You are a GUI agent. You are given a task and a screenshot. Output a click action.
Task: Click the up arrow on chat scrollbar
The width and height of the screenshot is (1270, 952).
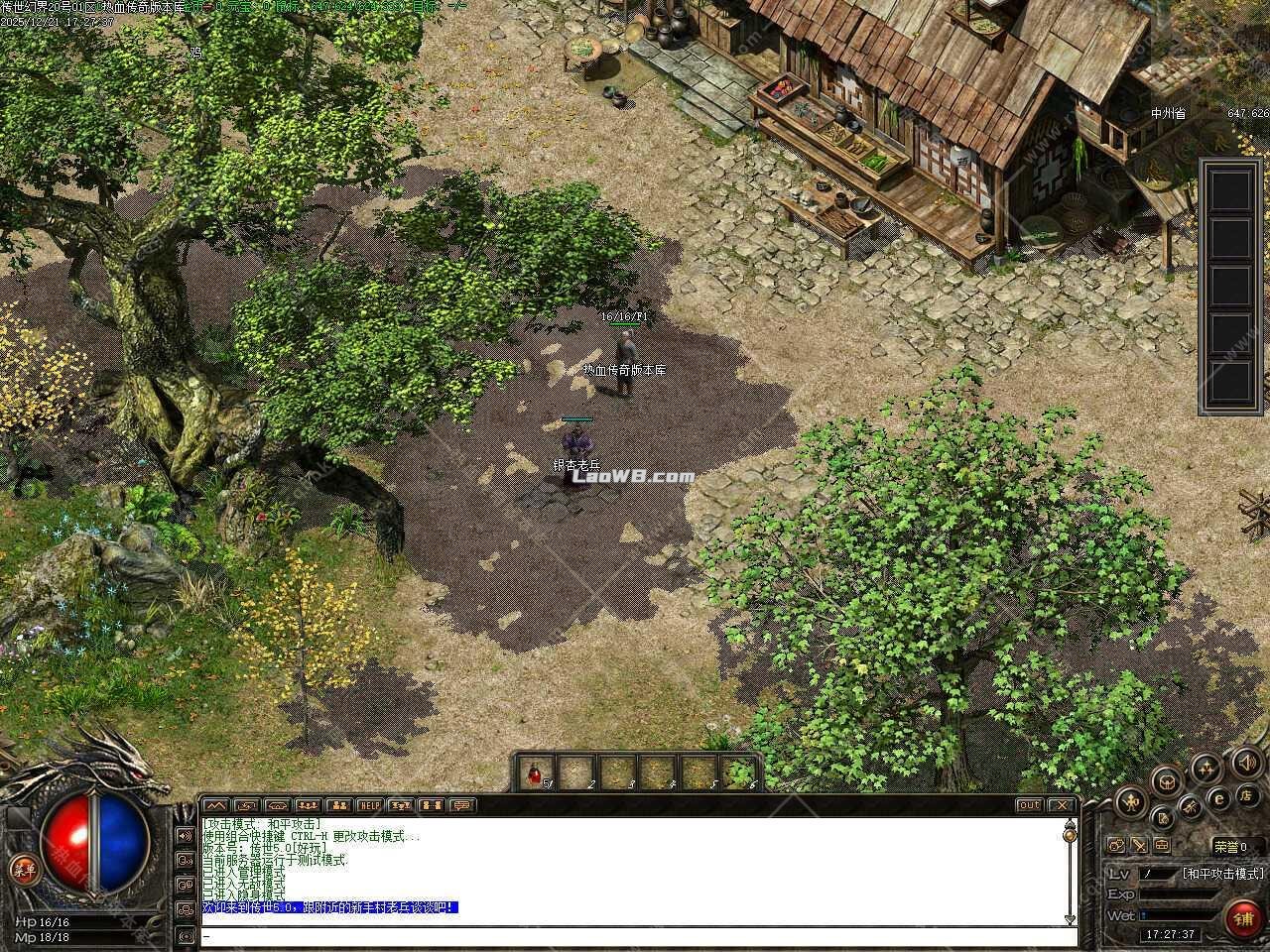click(x=1069, y=824)
